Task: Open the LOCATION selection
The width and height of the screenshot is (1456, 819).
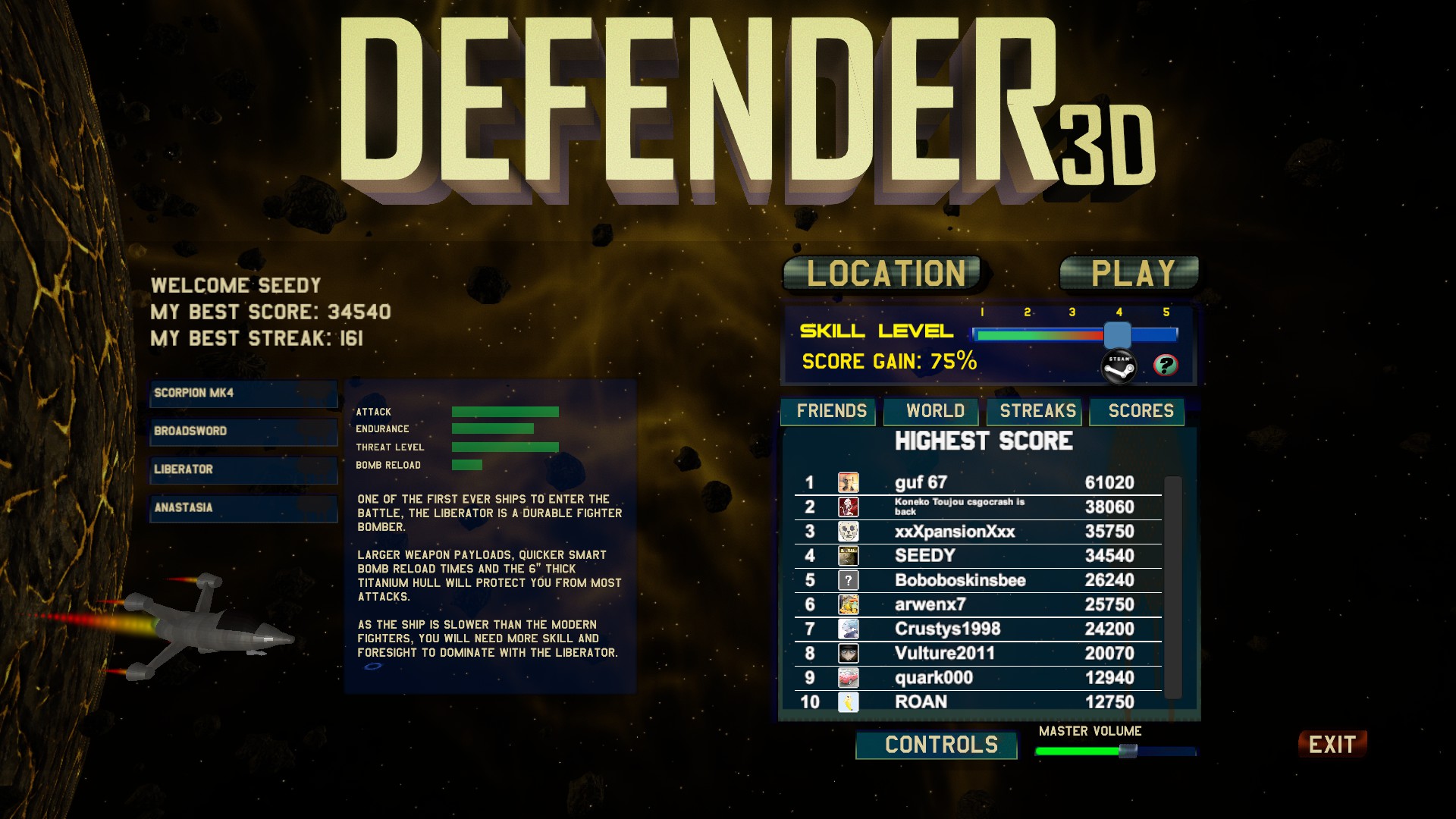Action: coord(883,275)
